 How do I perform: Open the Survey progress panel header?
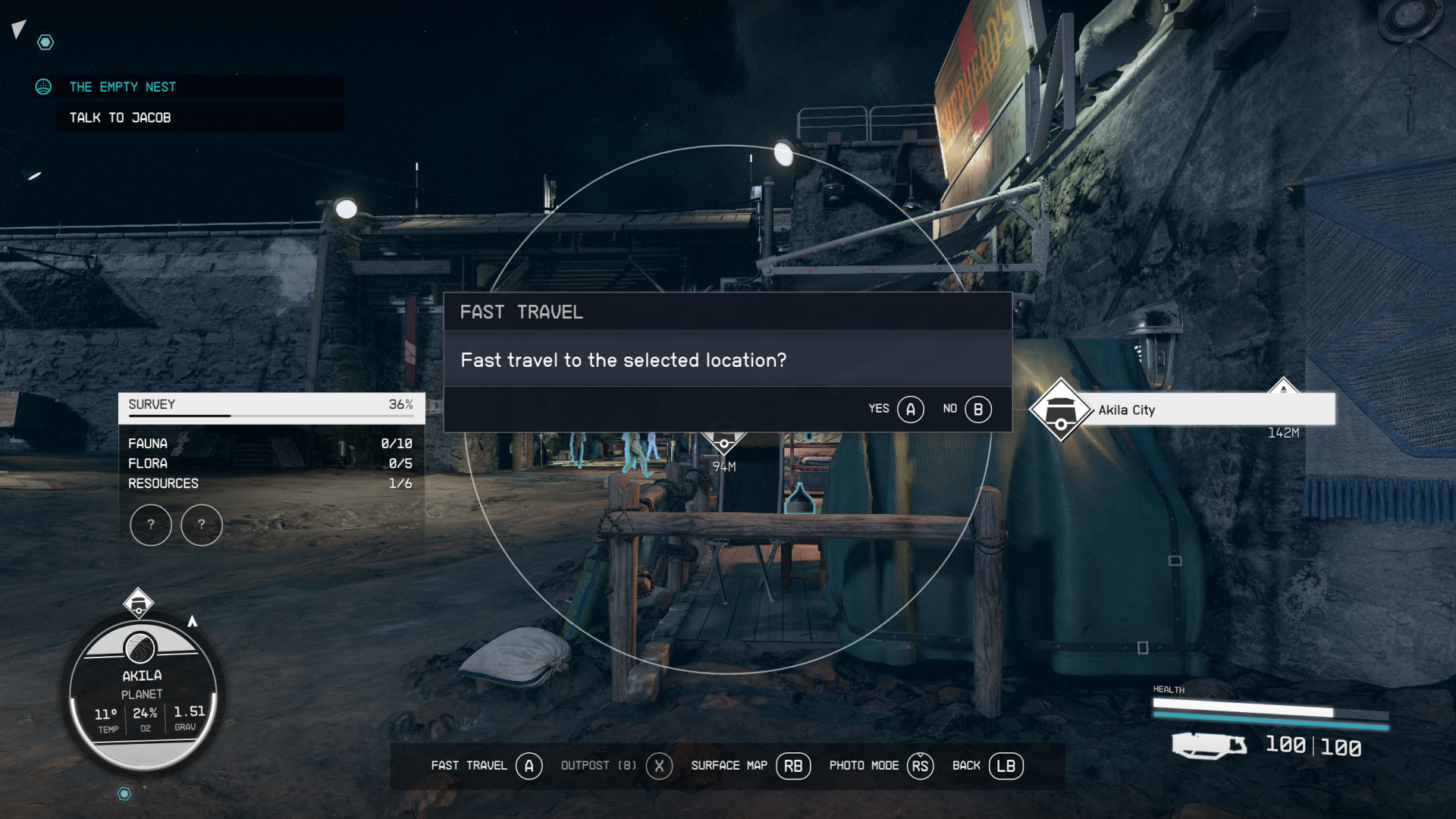[x=271, y=405]
